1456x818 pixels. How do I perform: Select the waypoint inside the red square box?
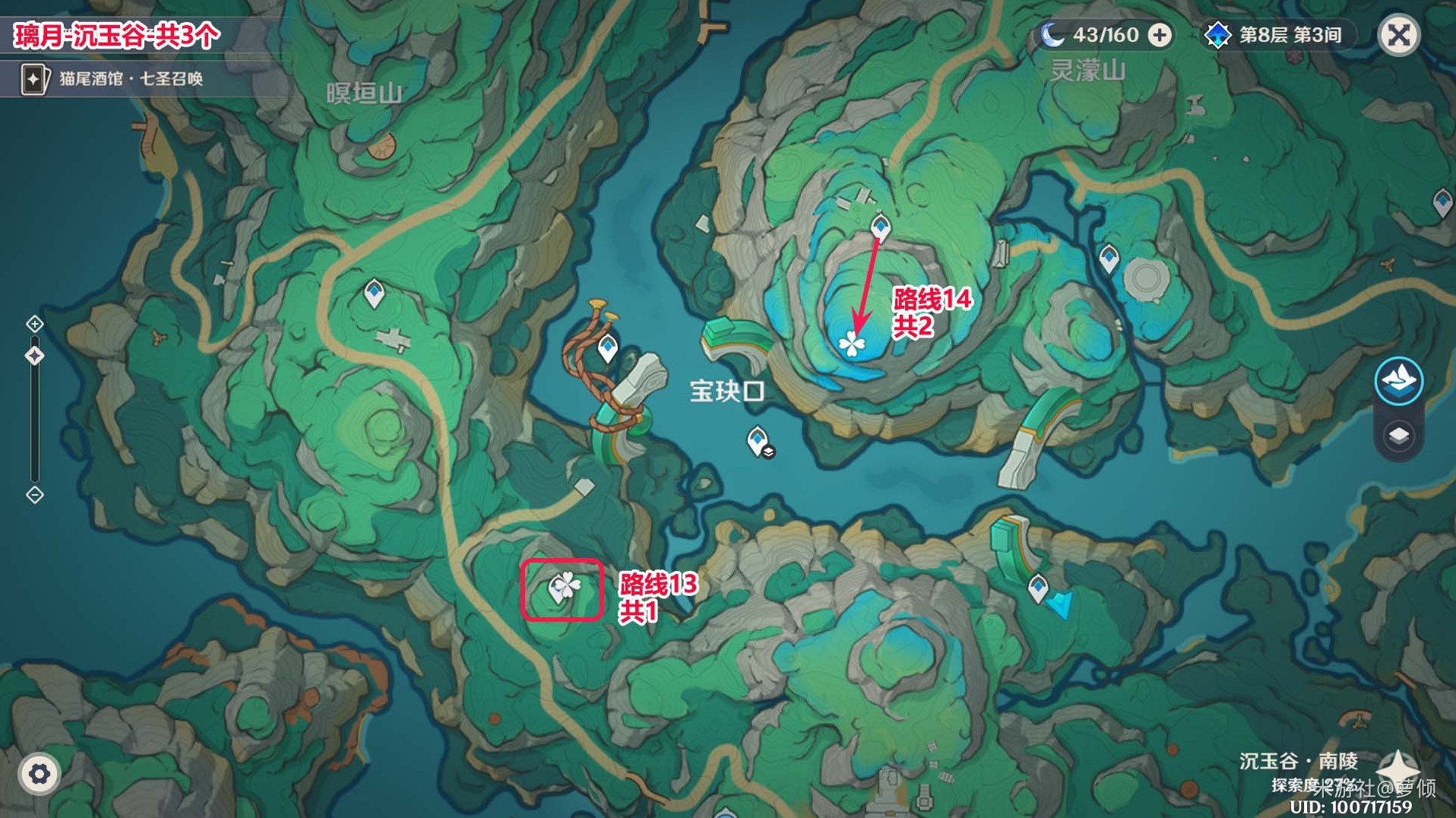tap(559, 588)
